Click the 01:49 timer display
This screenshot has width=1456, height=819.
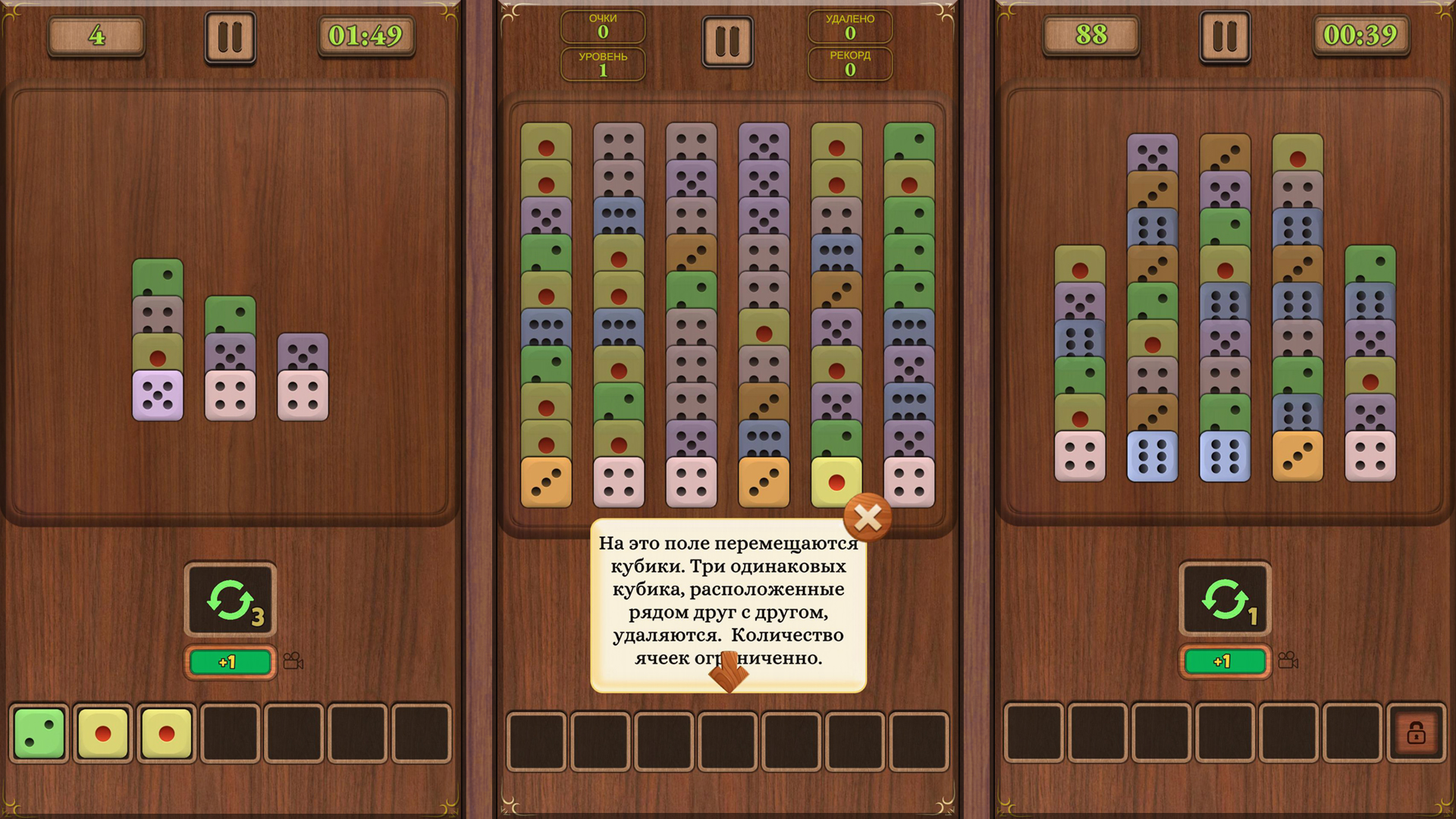coord(366,34)
